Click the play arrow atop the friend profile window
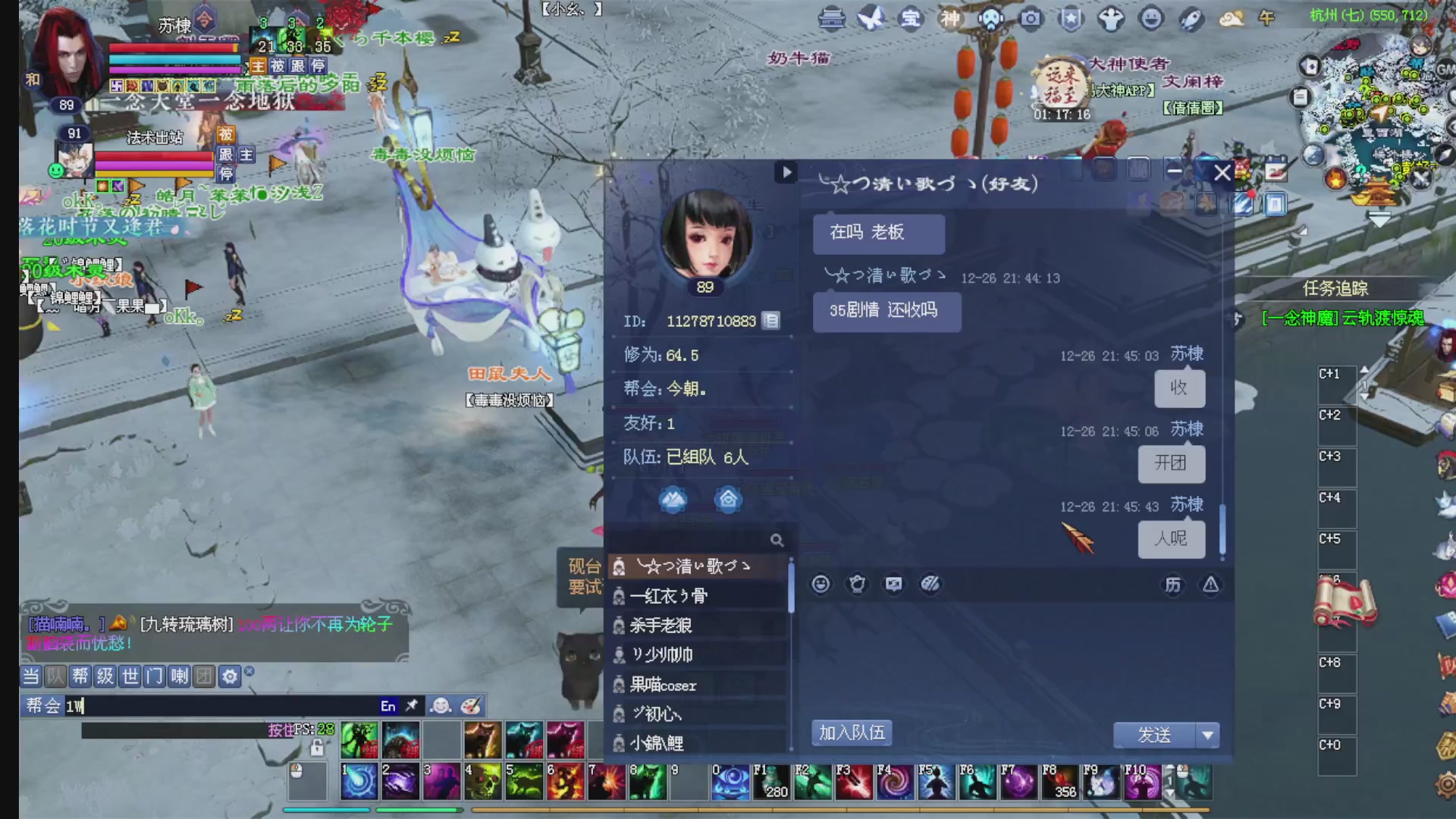1456x819 pixels. (x=786, y=173)
